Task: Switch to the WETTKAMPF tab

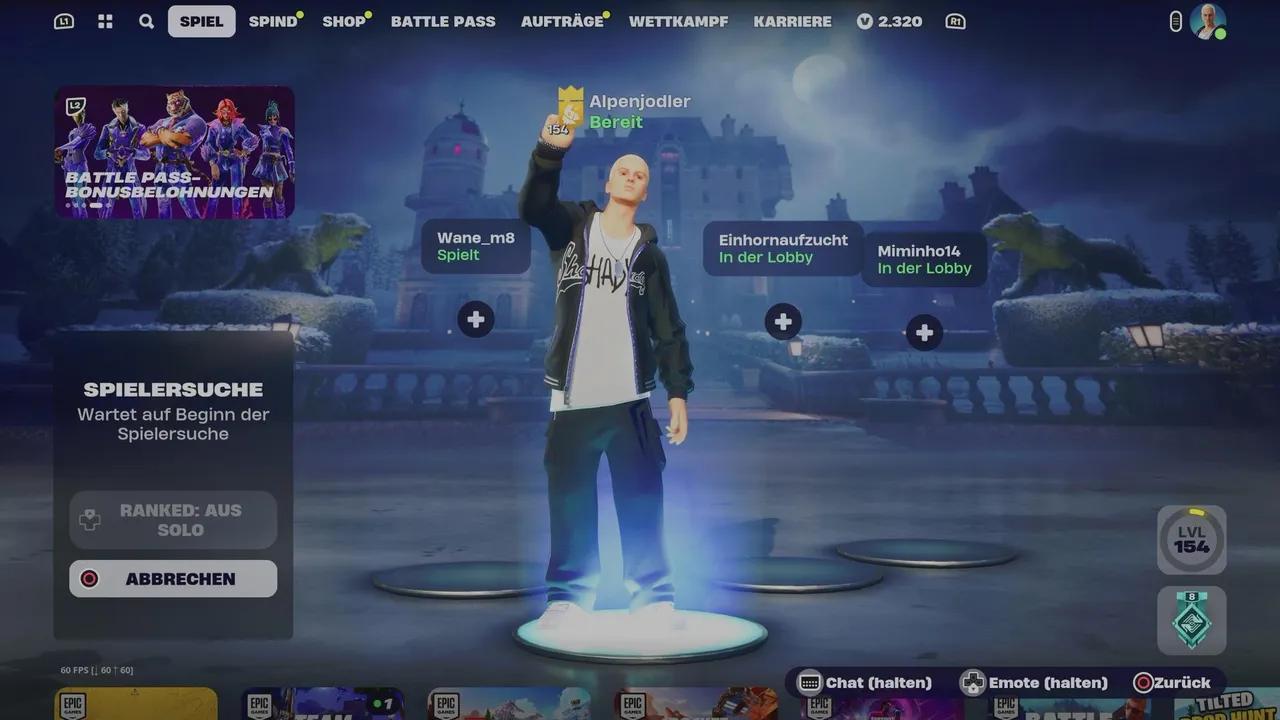Action: click(678, 21)
